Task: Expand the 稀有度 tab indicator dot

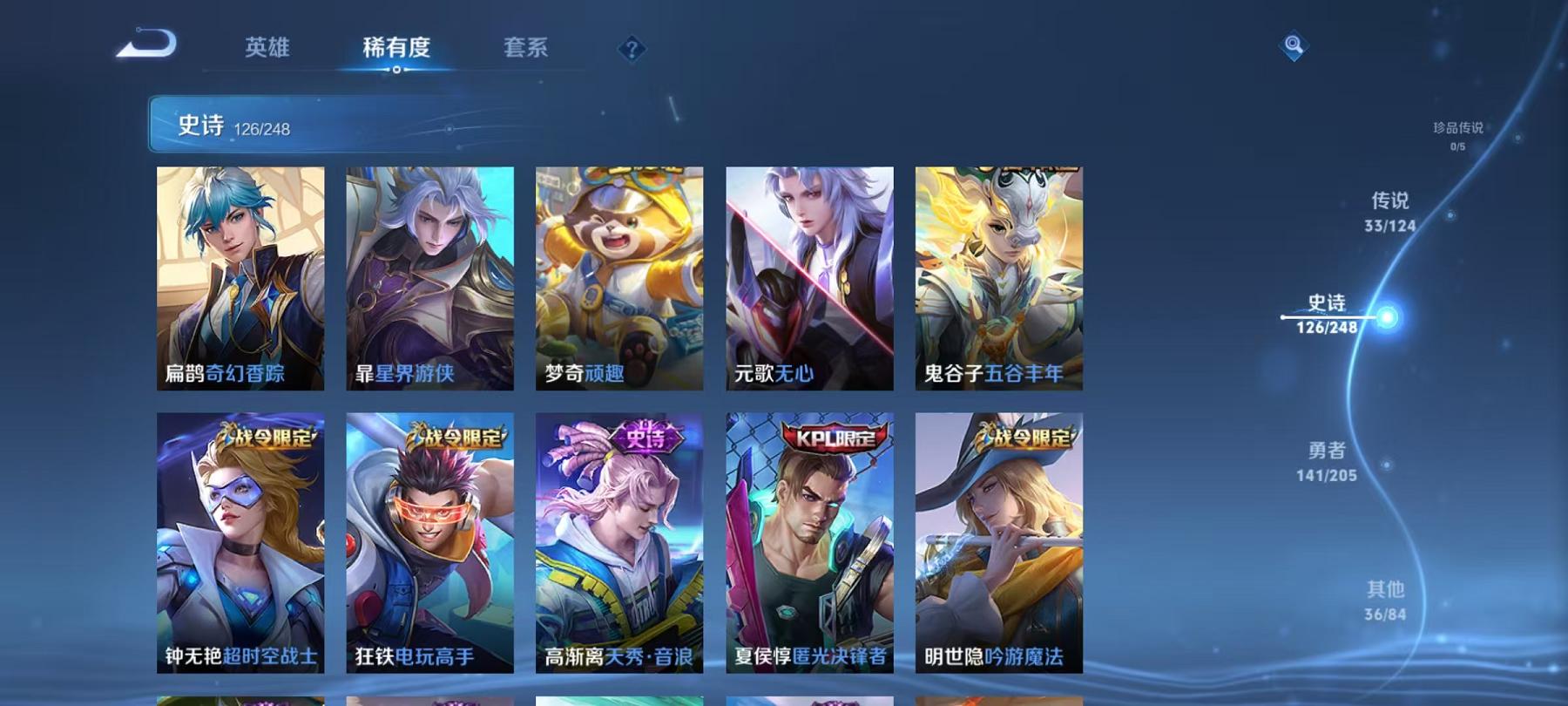Action: pos(396,71)
